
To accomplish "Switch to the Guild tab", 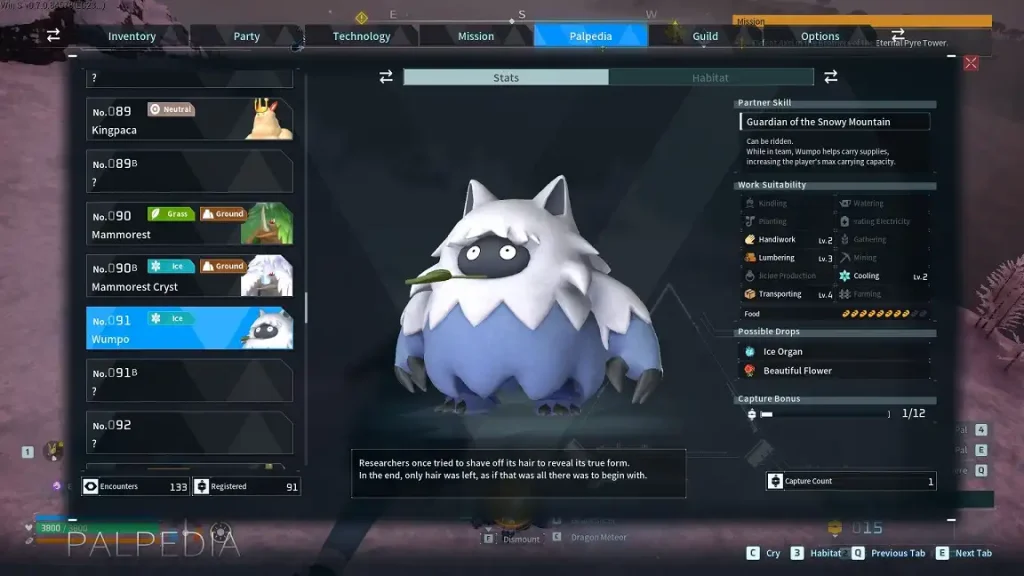I will pyautogui.click(x=705, y=36).
